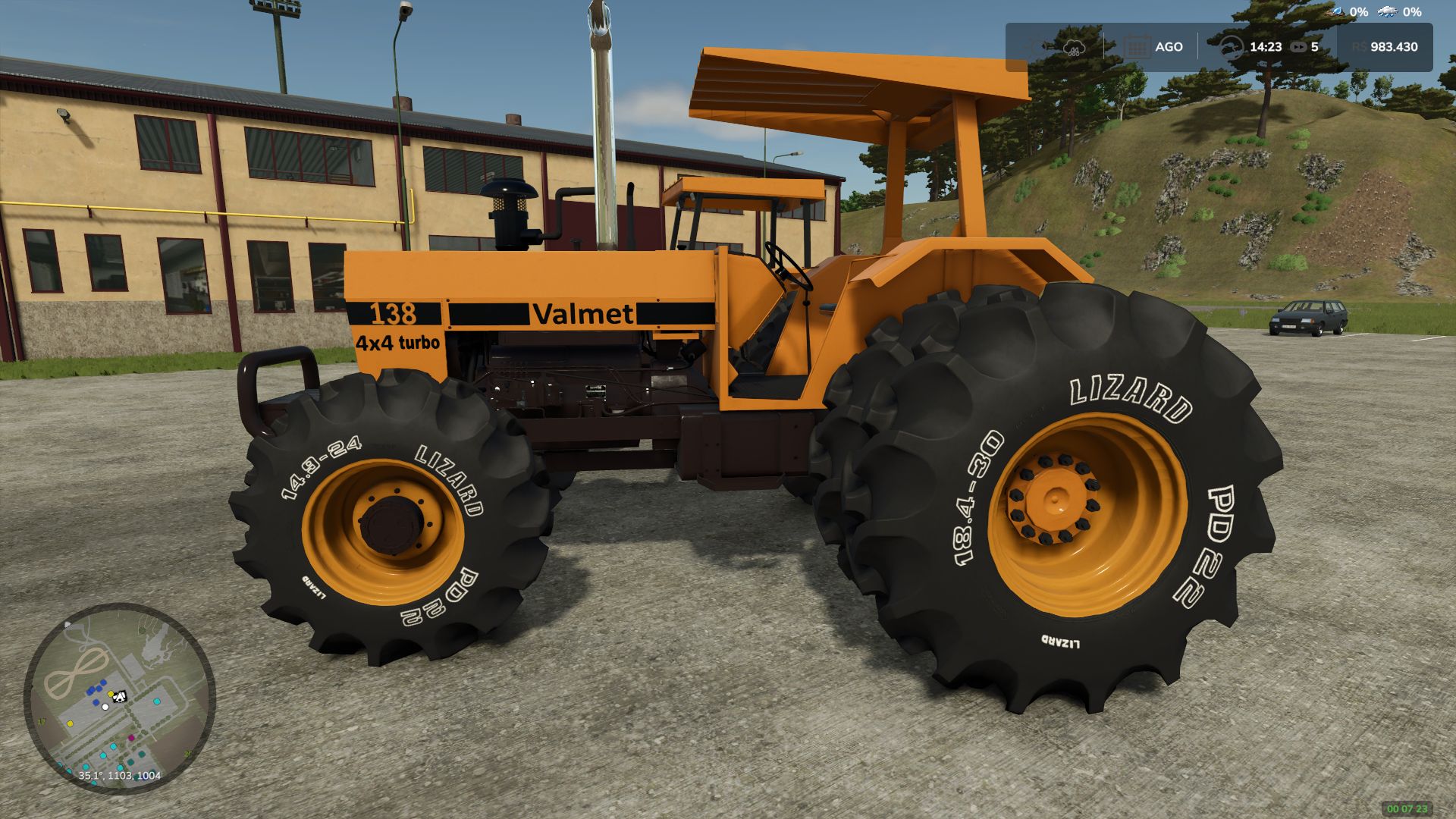Click the magenta mission marker on the minimap
1456x819 pixels.
click(x=131, y=738)
